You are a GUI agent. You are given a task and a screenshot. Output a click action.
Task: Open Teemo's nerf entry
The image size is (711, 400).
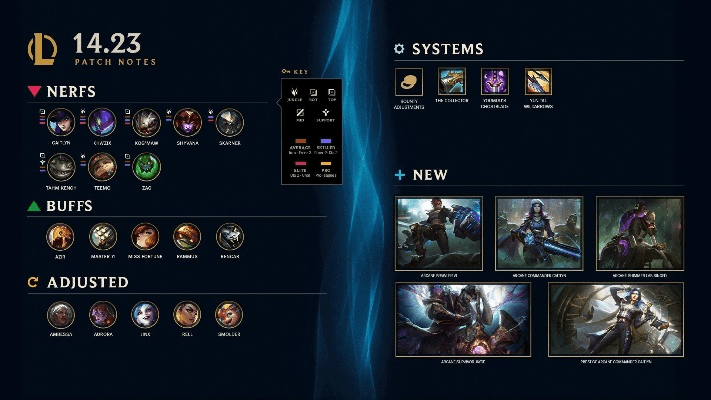tap(103, 165)
